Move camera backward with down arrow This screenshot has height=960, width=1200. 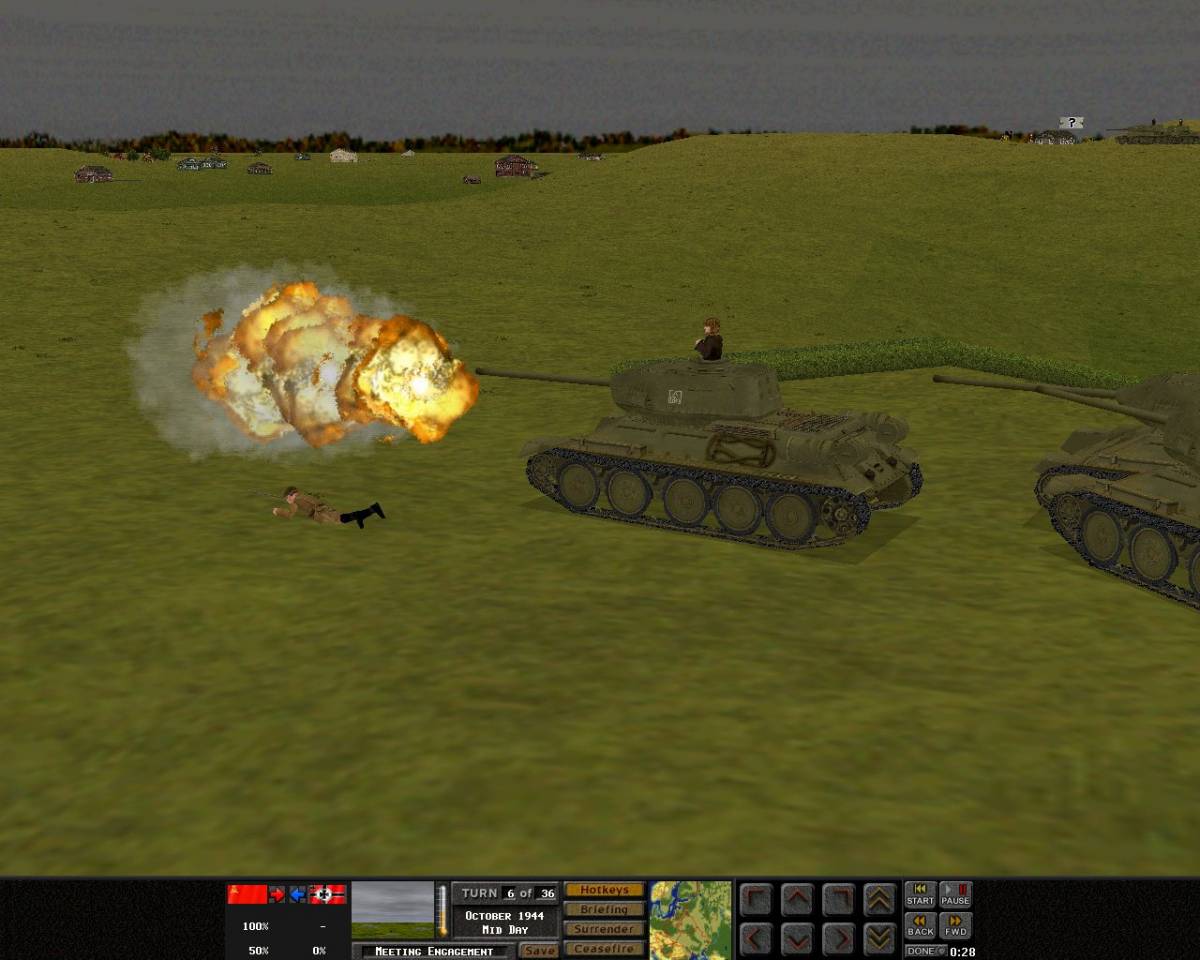click(797, 939)
